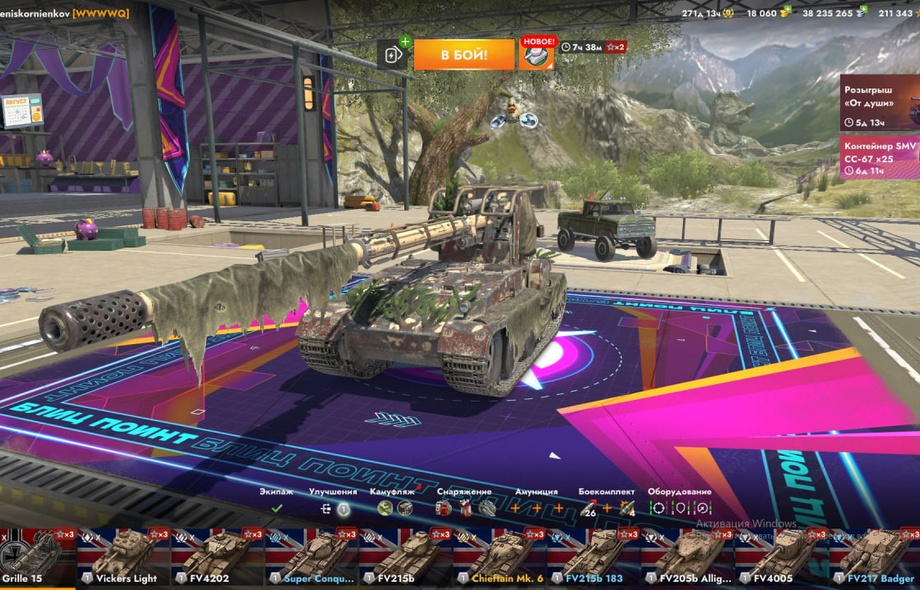Open the «Боекомплект» ammunition loadout
Viewport: 920px width, 590px height.
606,508
